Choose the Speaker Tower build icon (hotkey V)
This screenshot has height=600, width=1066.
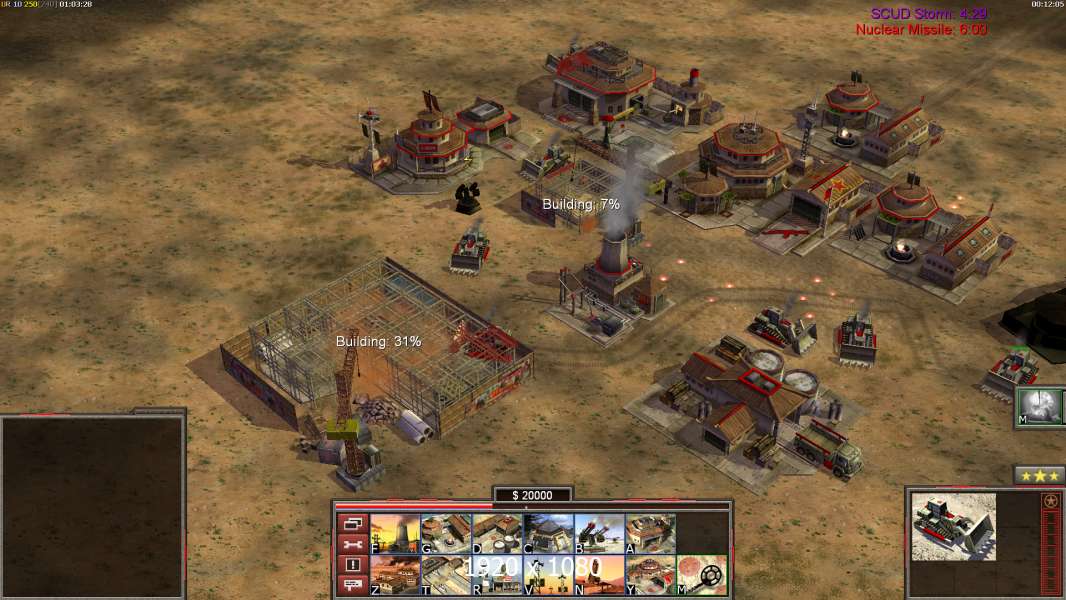coord(548,575)
